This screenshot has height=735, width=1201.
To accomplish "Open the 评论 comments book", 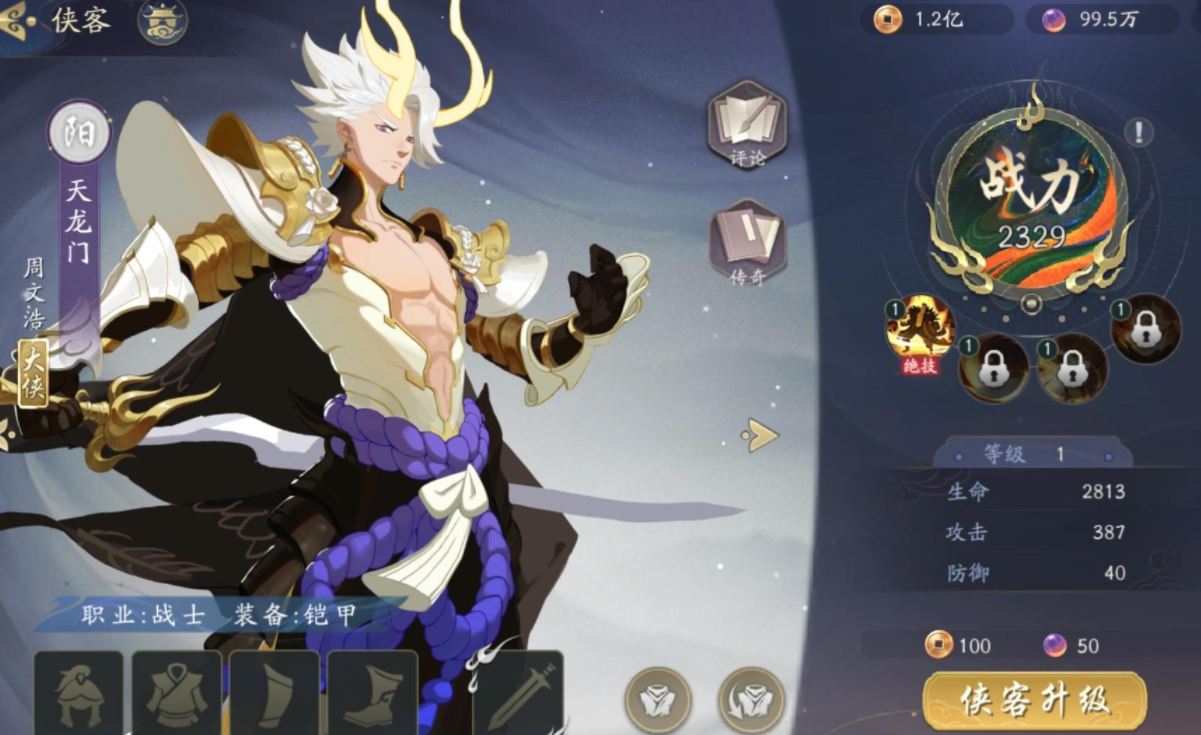I will click(747, 124).
